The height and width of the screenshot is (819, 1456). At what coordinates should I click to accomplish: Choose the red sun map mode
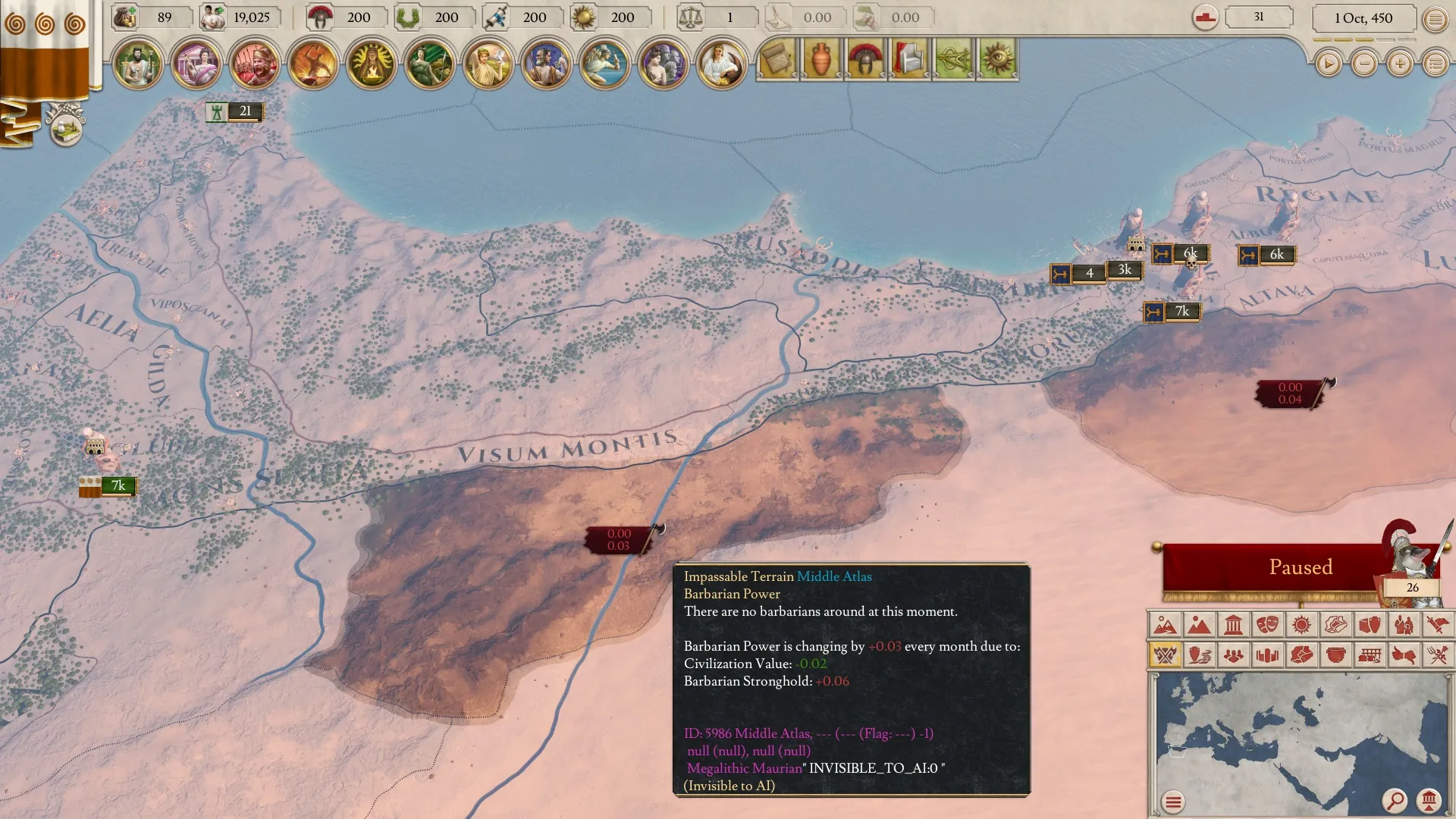(x=1301, y=625)
